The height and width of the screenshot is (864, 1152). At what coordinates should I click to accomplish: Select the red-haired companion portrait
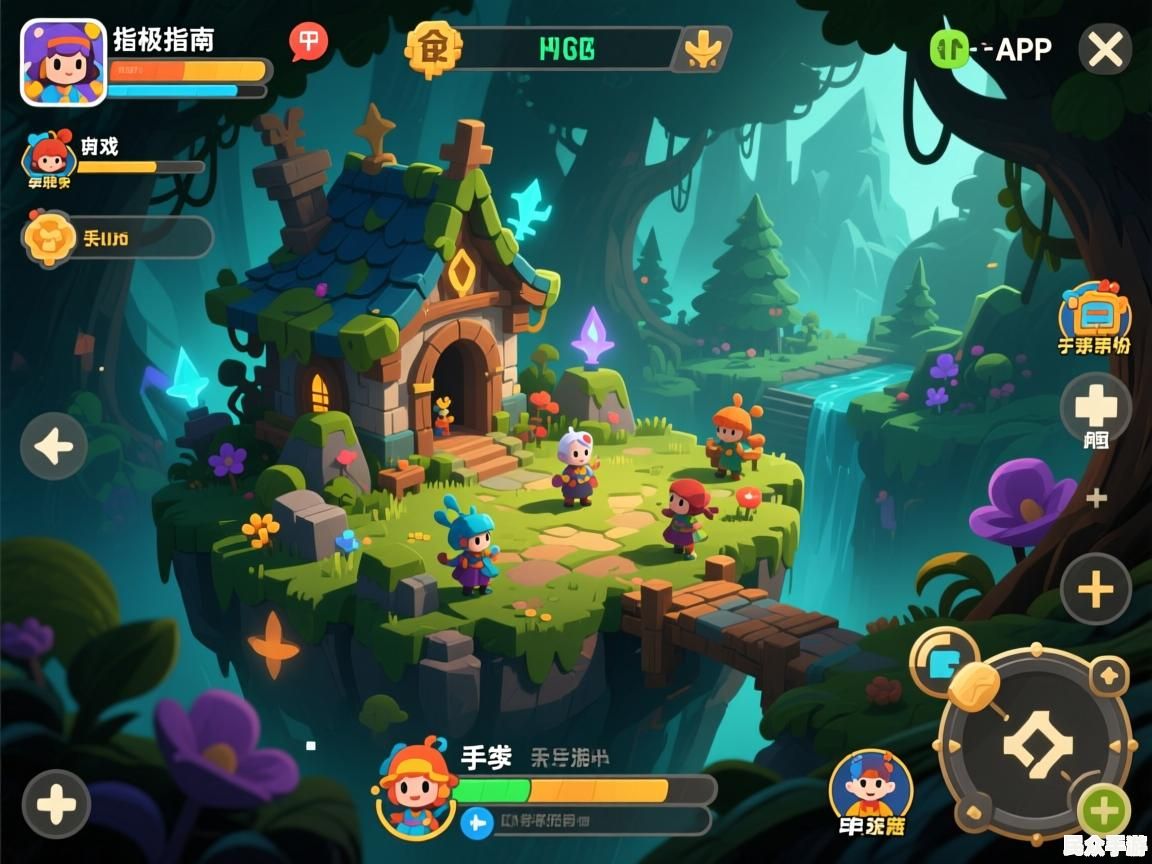[47, 155]
